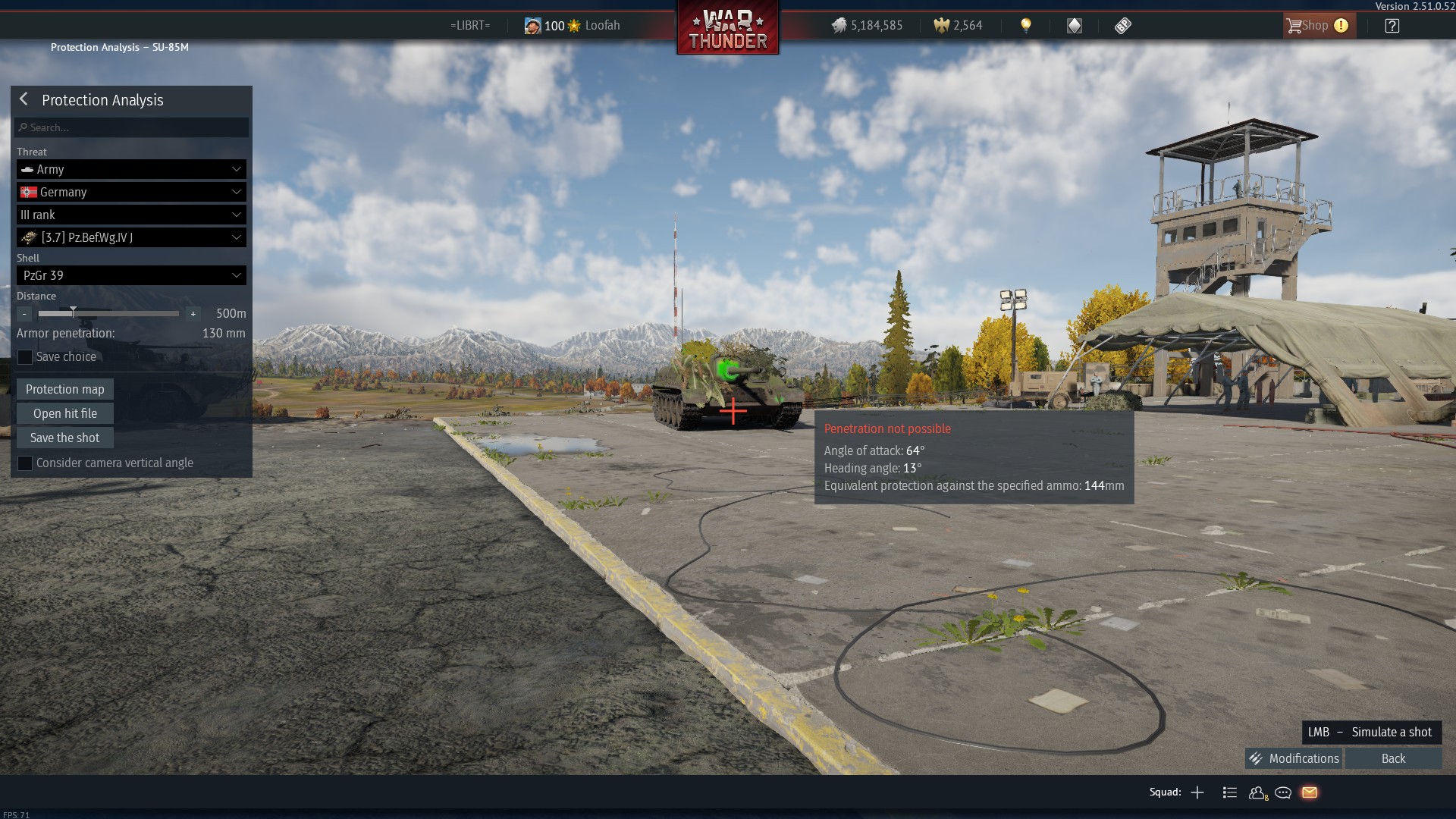This screenshot has height=819, width=1456.
Task: Open the Army threat type dropdown
Action: (x=131, y=169)
